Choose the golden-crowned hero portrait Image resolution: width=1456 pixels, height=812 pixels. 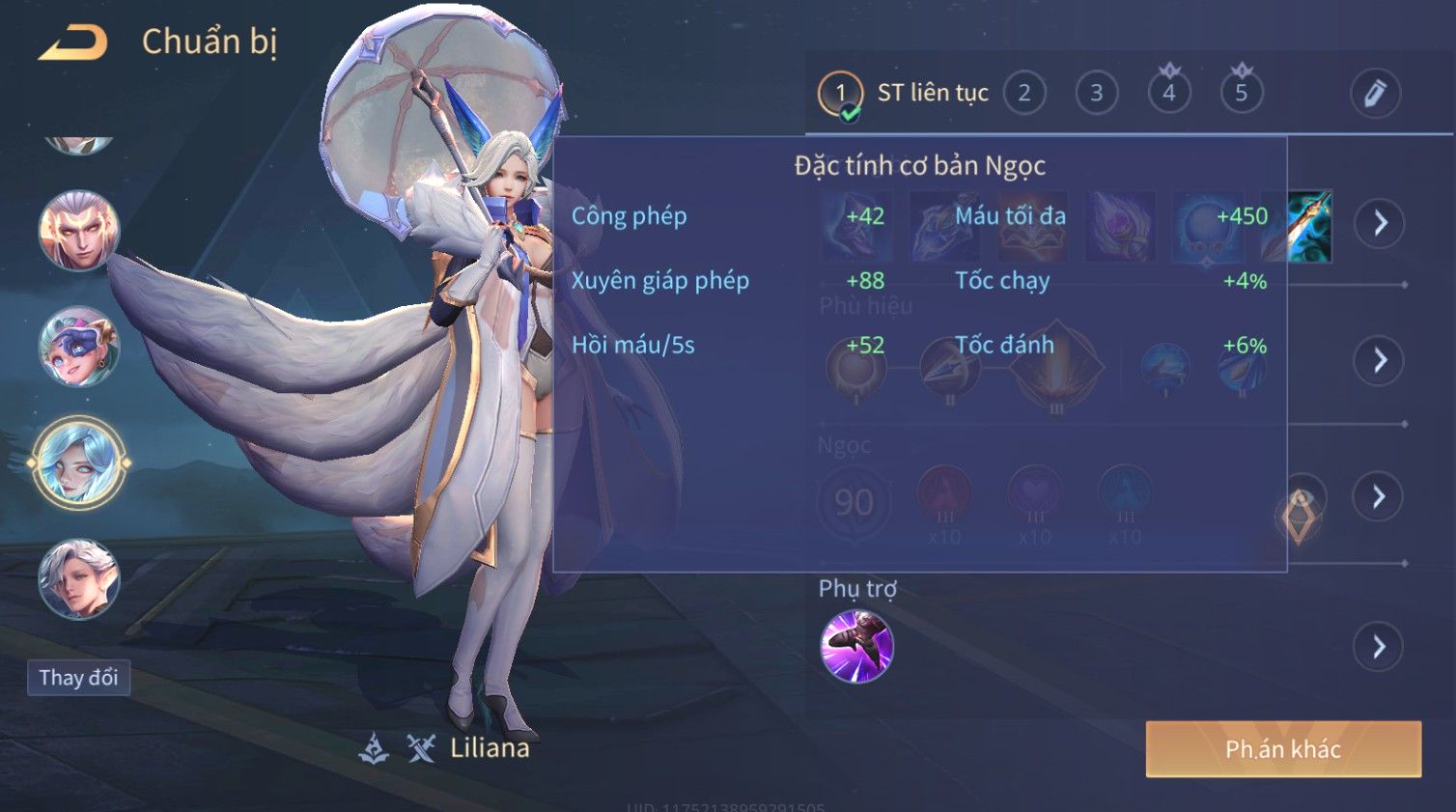(x=79, y=232)
